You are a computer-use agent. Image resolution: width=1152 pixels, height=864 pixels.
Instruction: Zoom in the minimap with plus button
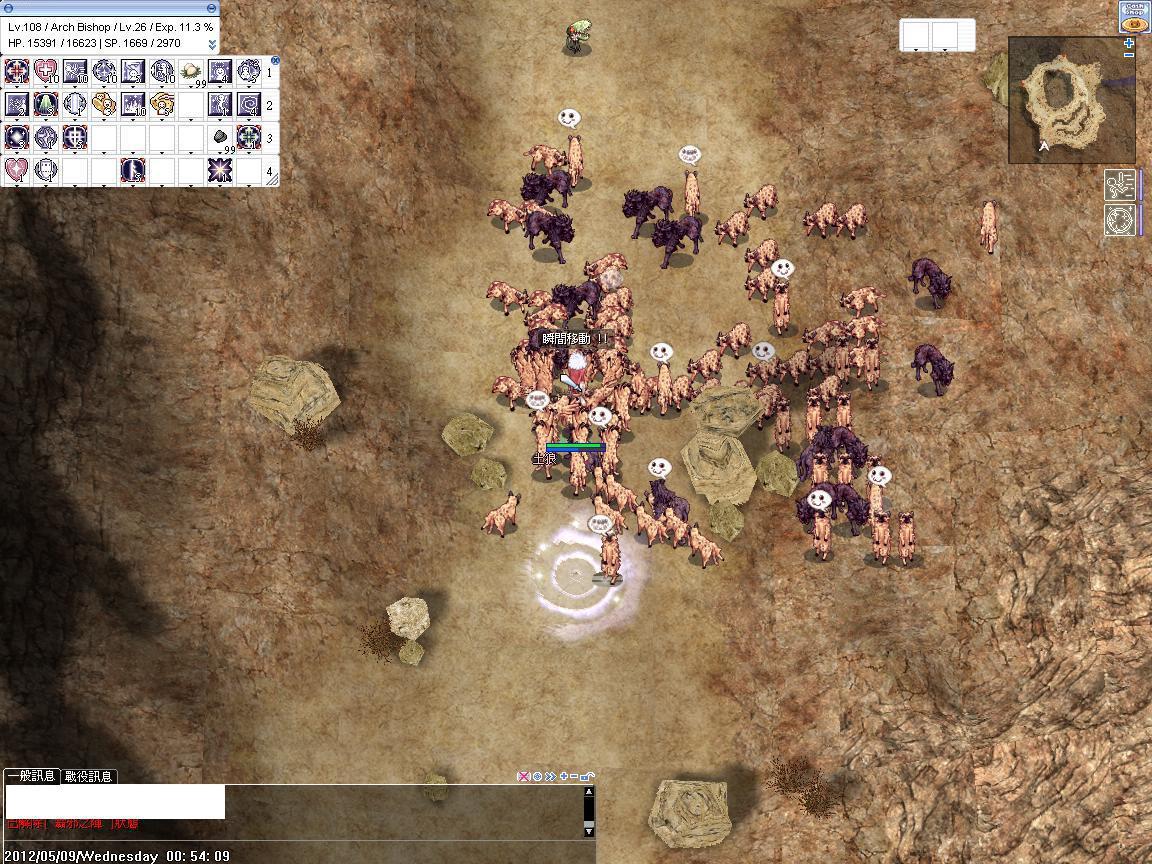tap(1129, 43)
